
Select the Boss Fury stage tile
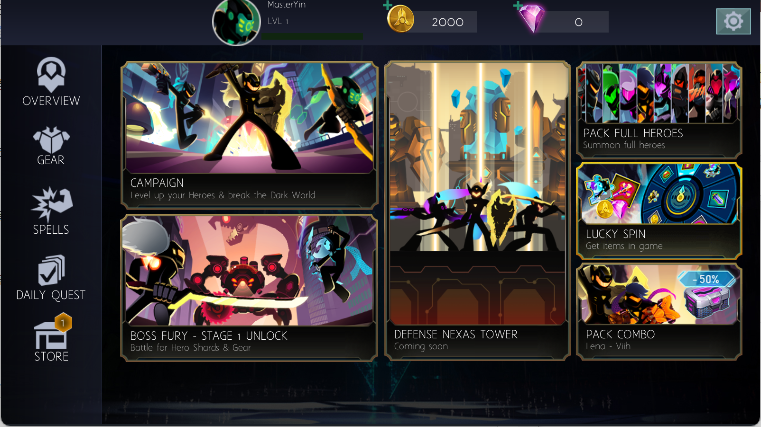pos(249,286)
